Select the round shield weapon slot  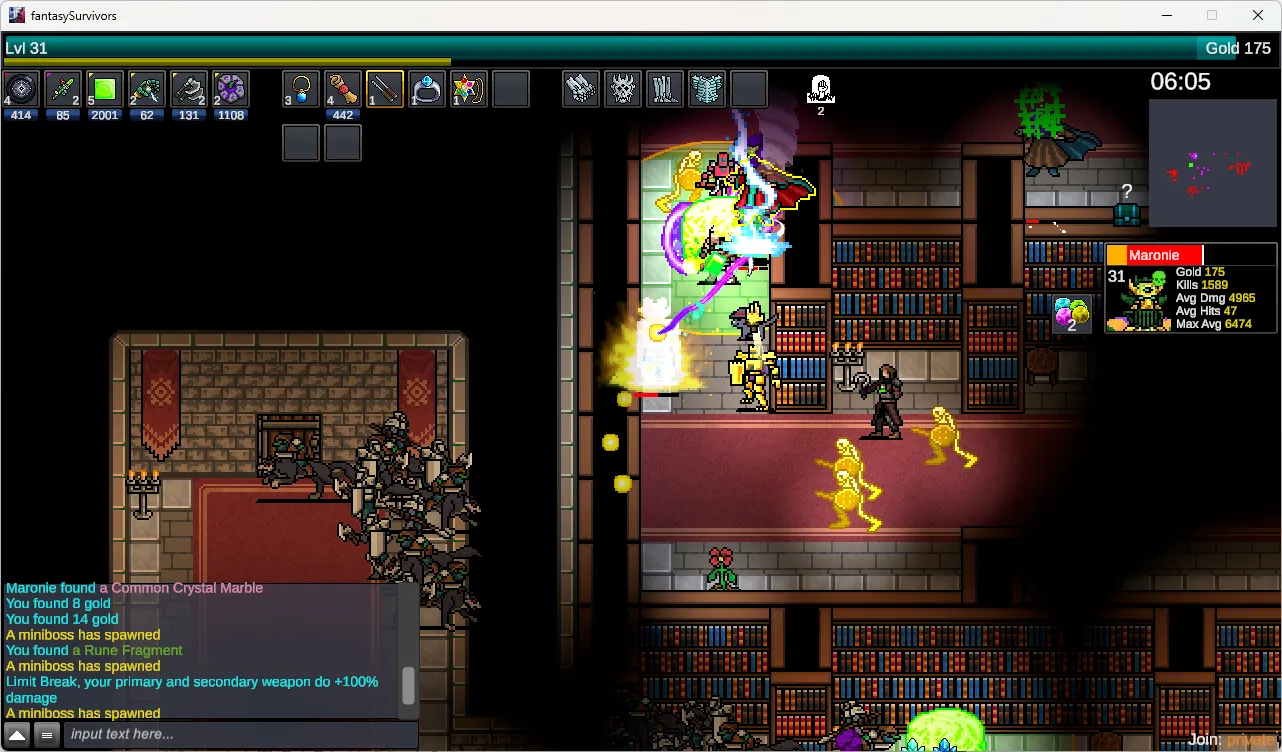21,90
